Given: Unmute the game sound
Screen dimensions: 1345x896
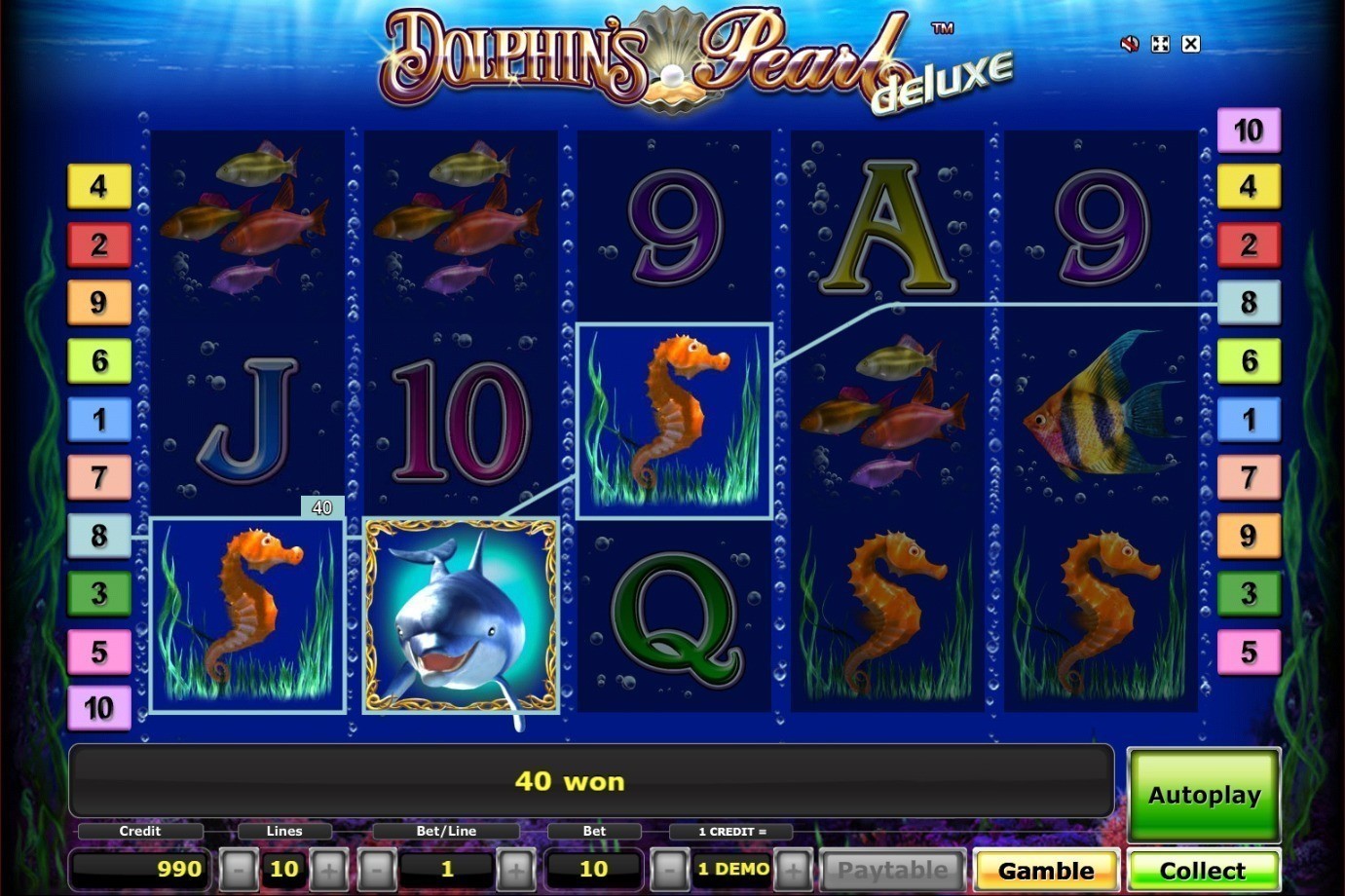Looking at the screenshot, I should 1129,44.
